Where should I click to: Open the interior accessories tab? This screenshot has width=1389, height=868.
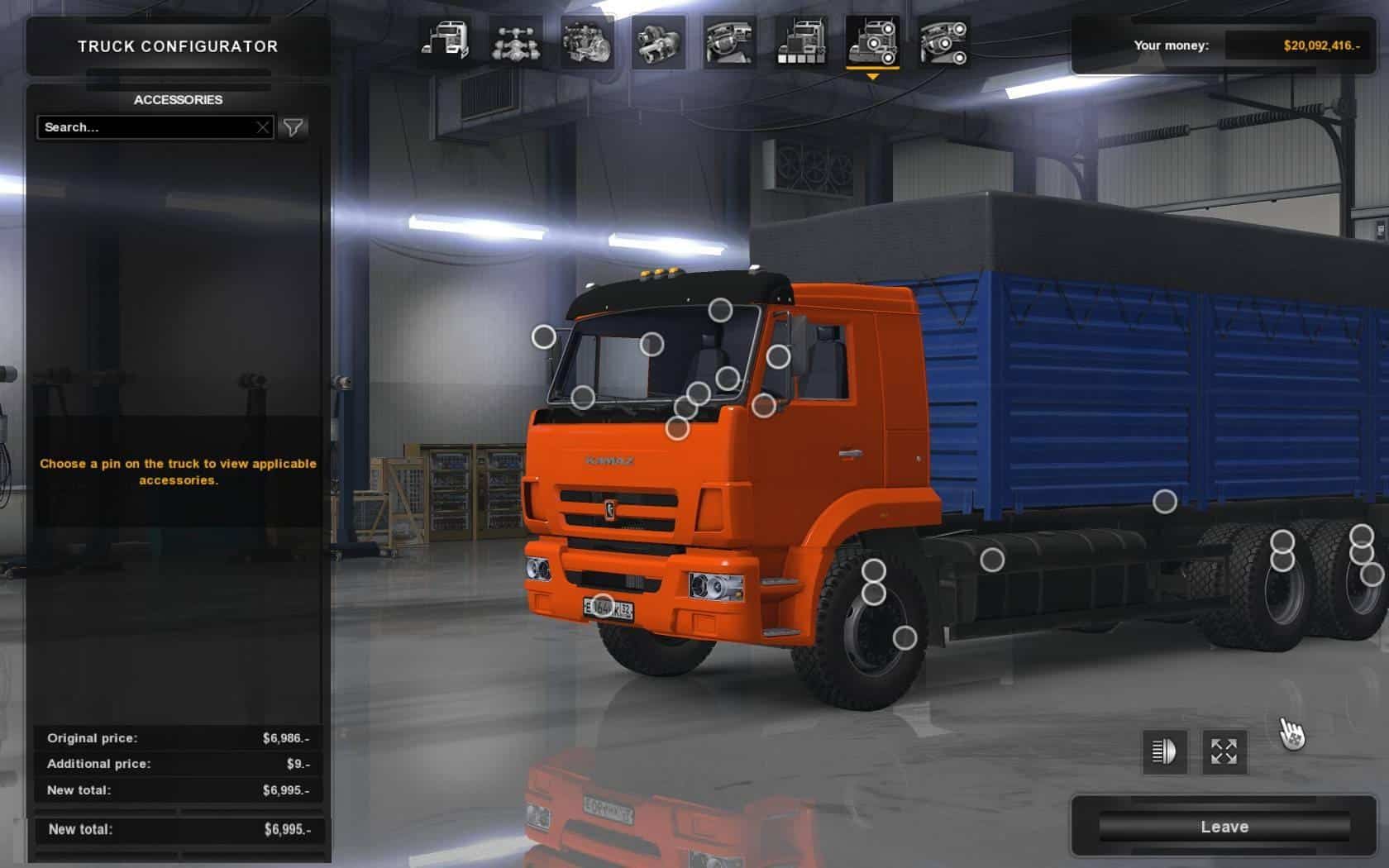[943, 41]
